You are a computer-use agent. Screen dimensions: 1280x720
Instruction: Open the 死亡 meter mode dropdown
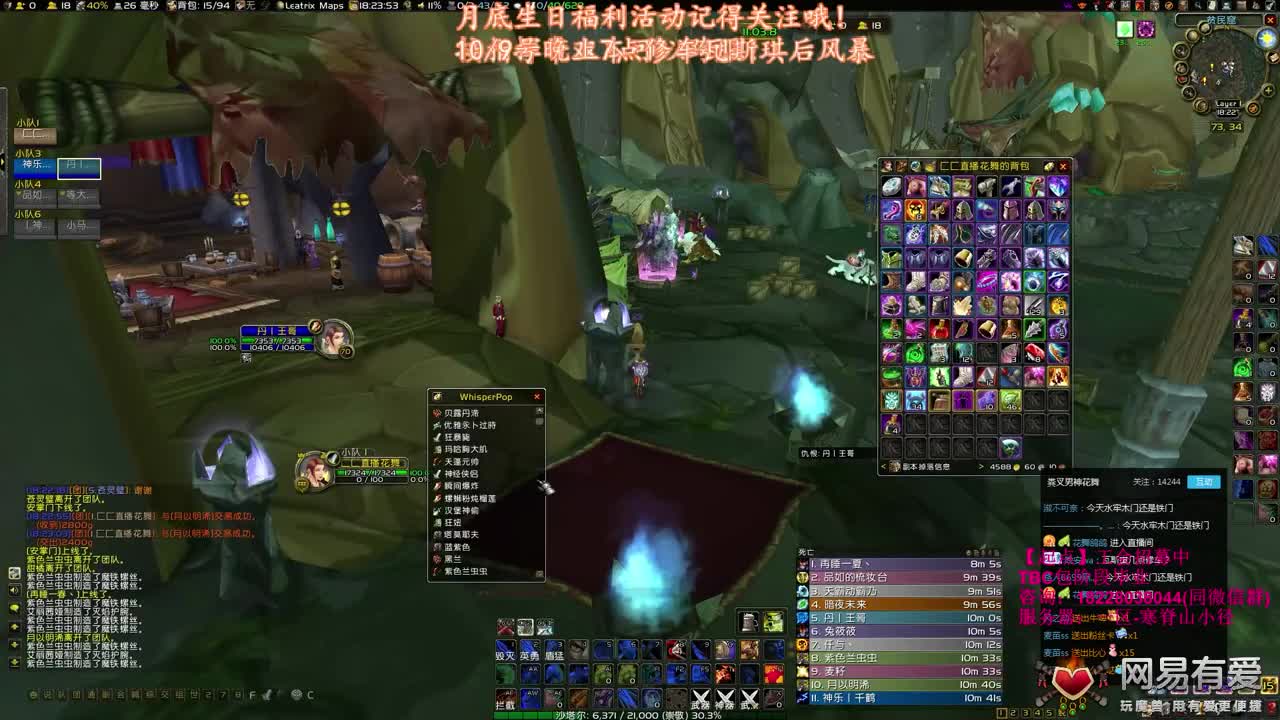(x=806, y=550)
